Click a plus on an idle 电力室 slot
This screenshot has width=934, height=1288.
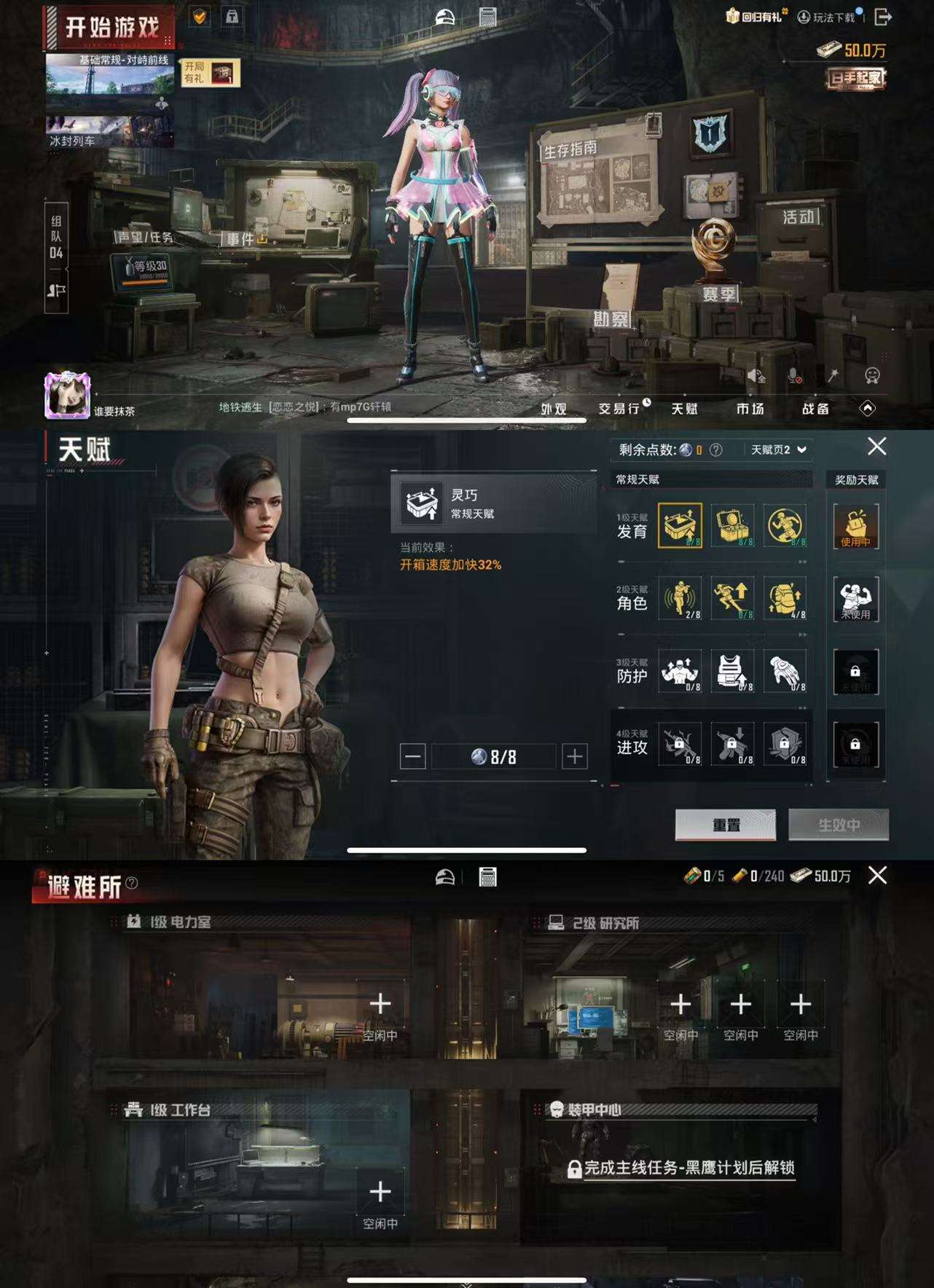point(379,1002)
